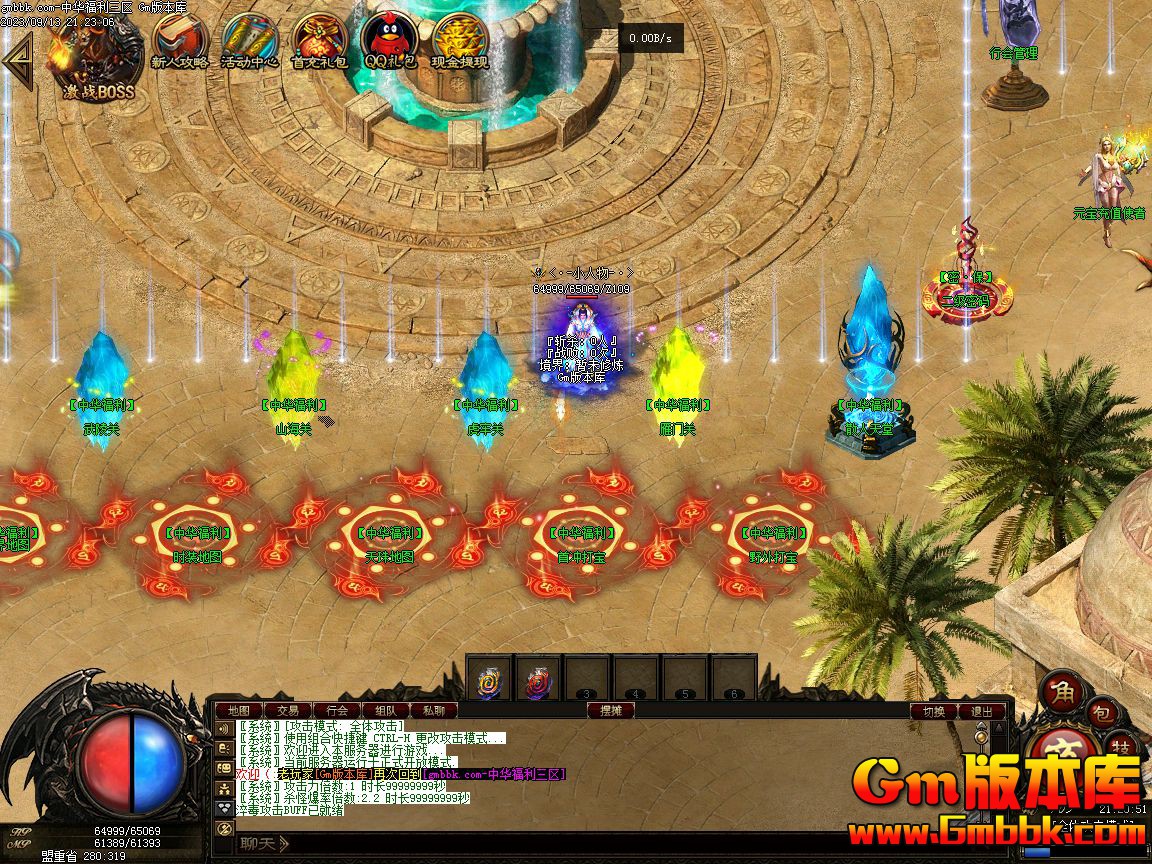Collapse the top icon bar with the left arrow
Screen dimensions: 1152x864
17,60
